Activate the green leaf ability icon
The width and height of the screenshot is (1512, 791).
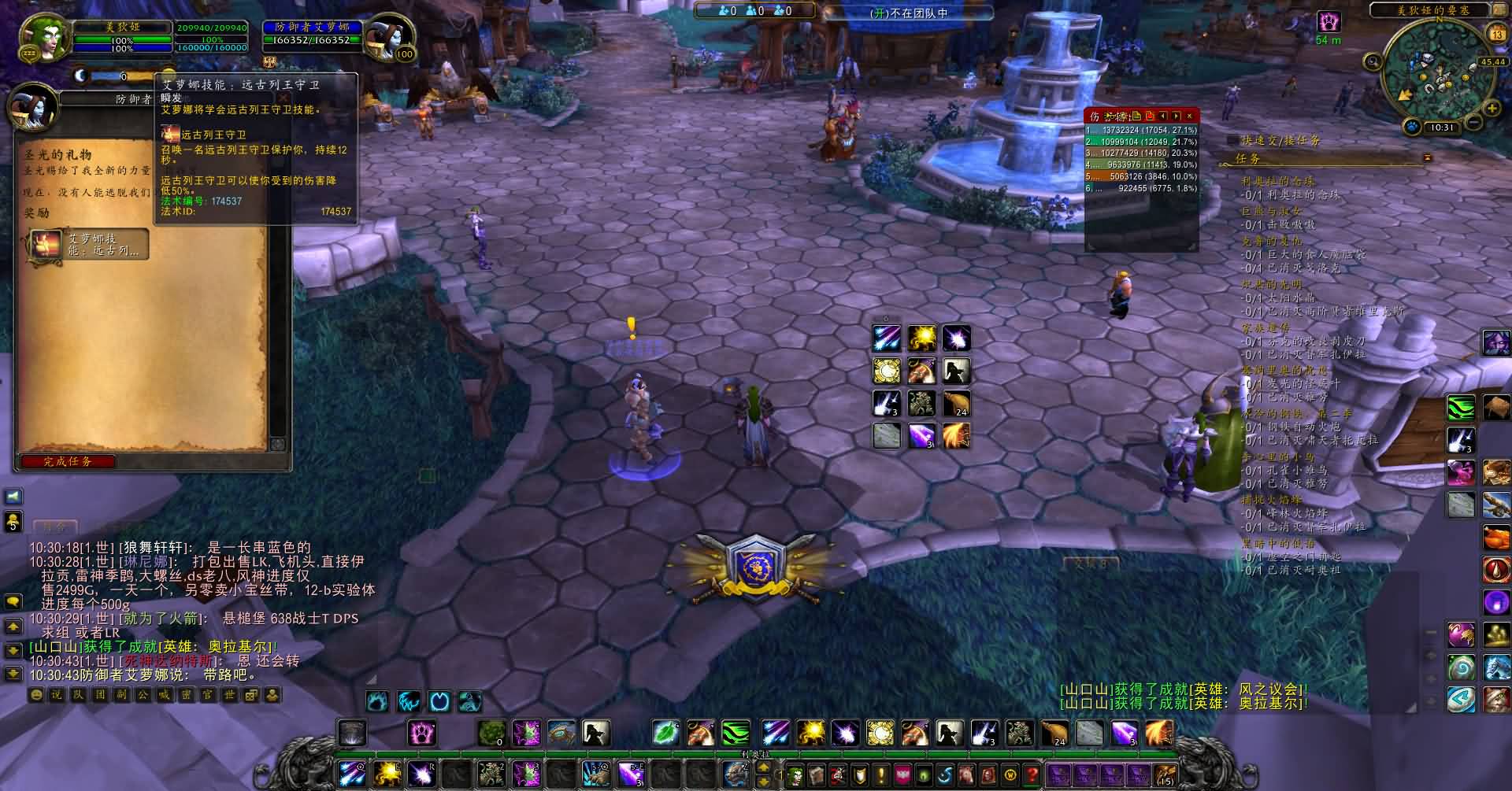665,734
